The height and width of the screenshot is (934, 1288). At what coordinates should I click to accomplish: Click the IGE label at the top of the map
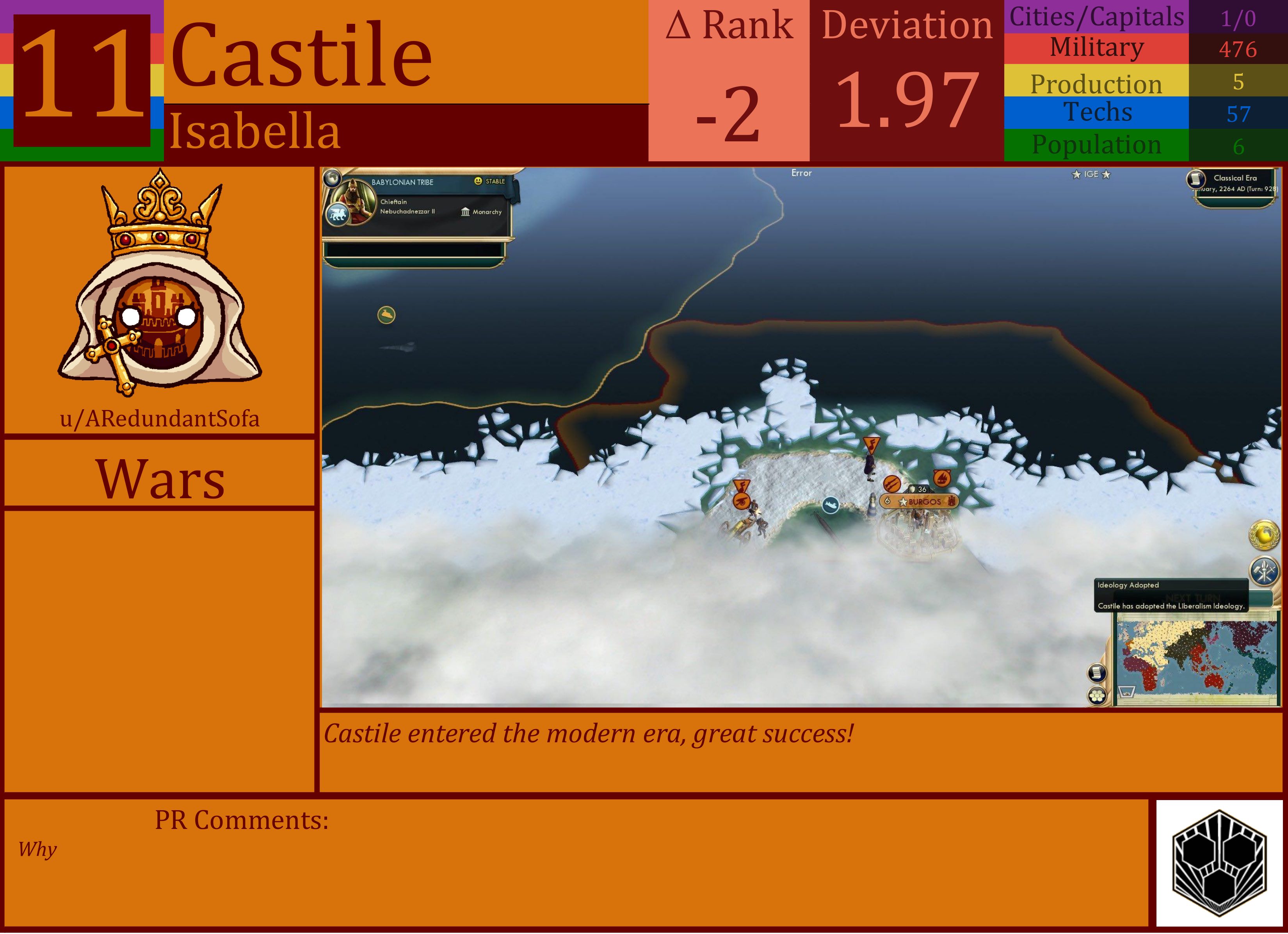pos(1091,175)
